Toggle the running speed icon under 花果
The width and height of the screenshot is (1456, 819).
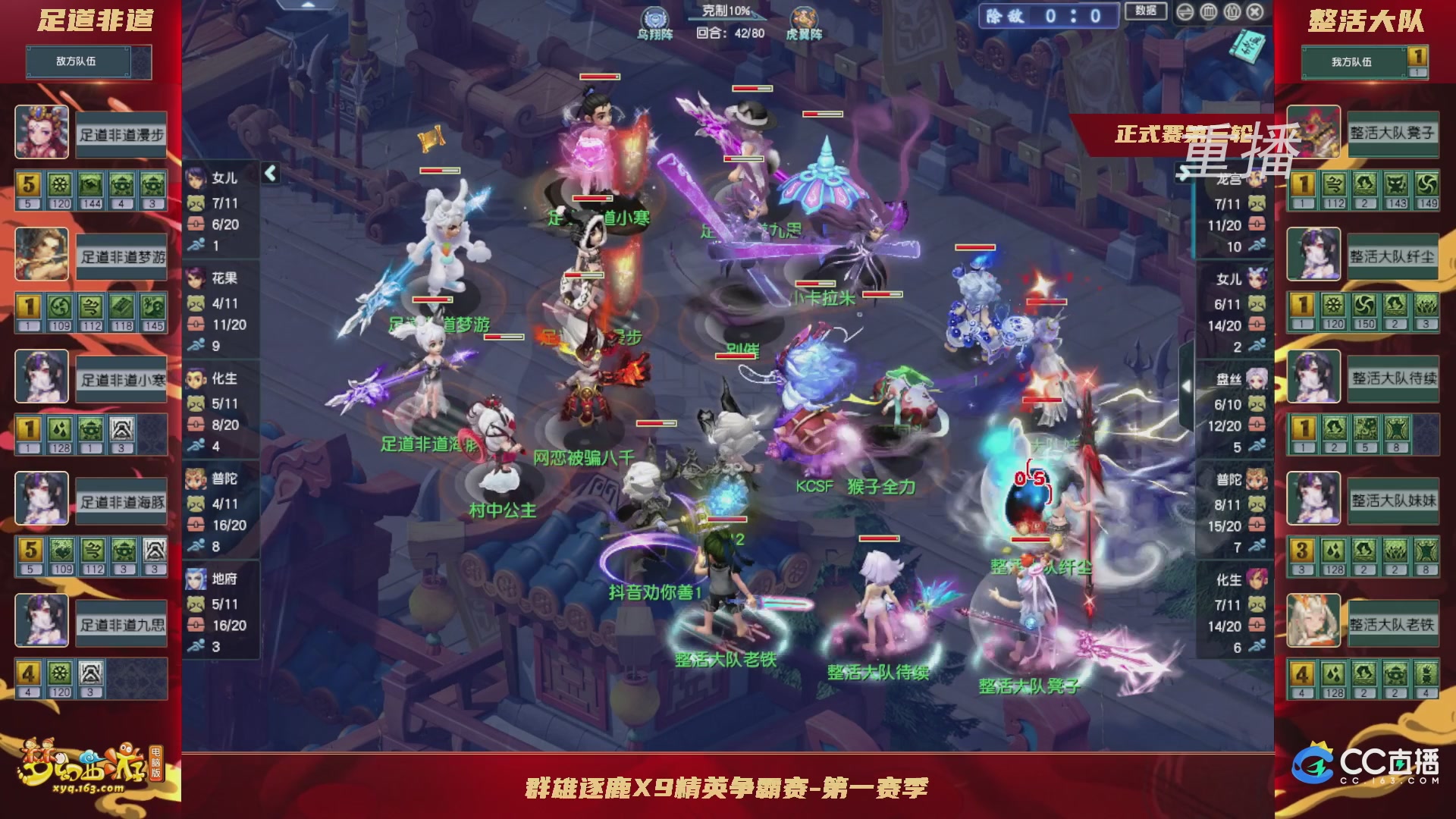pos(196,345)
